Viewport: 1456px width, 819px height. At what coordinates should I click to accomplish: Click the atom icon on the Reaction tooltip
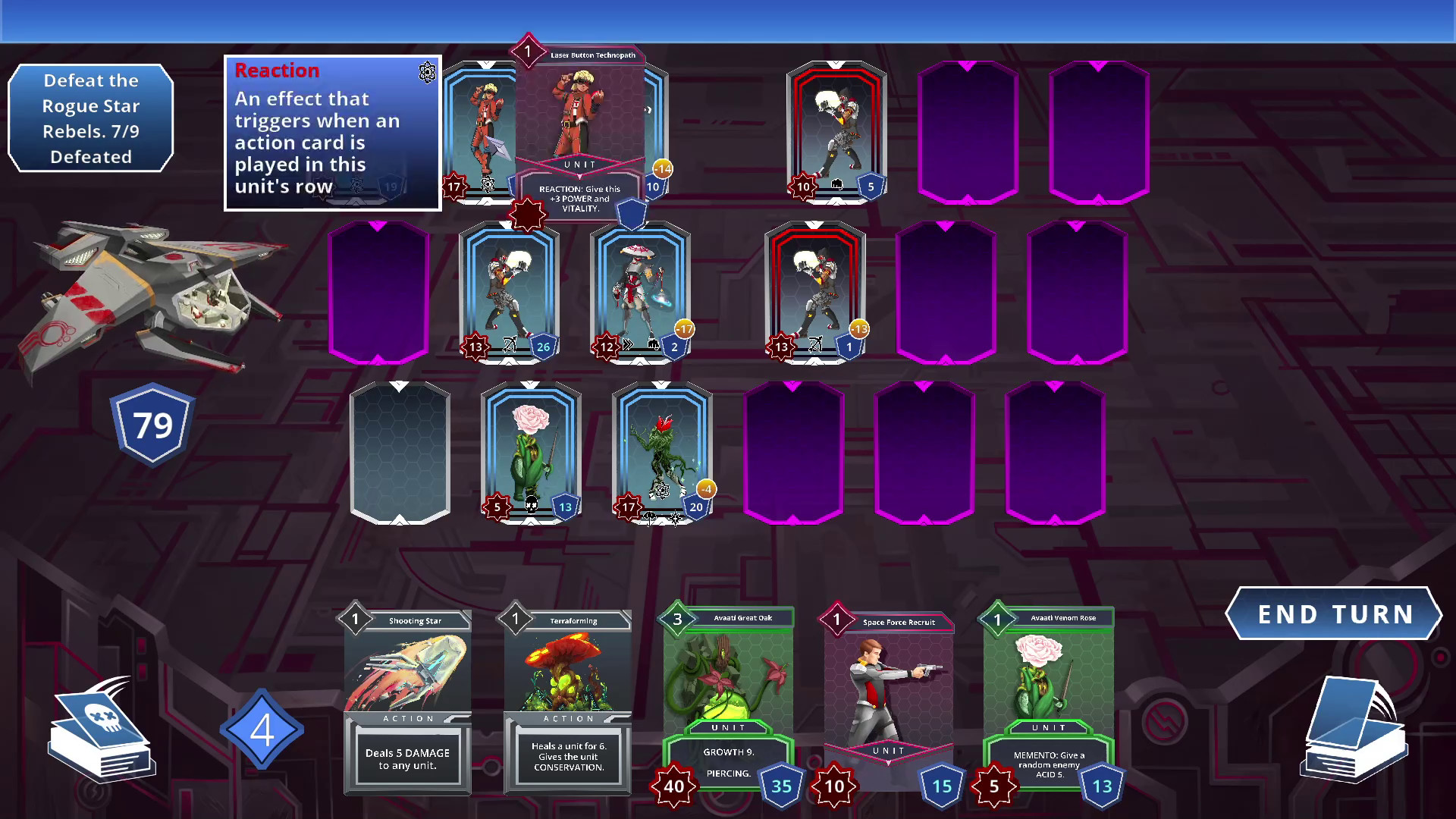point(427,74)
